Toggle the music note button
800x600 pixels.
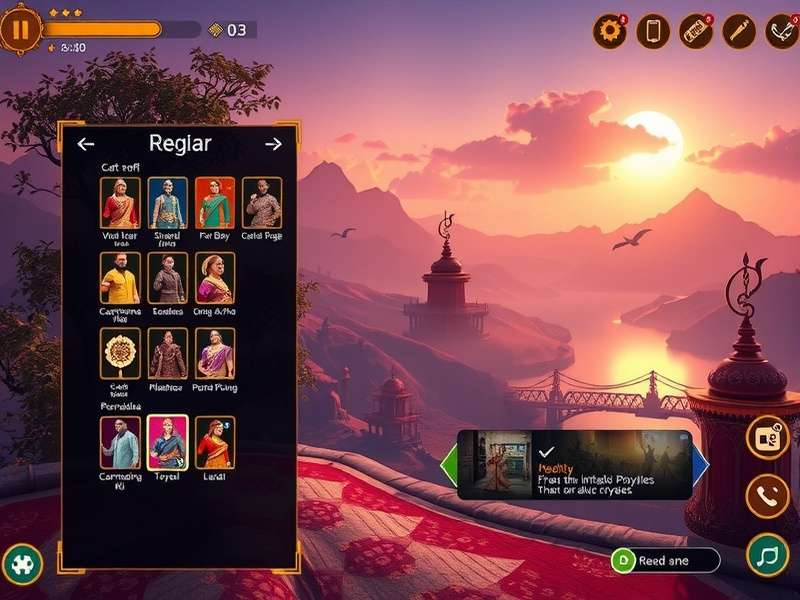coord(767,554)
